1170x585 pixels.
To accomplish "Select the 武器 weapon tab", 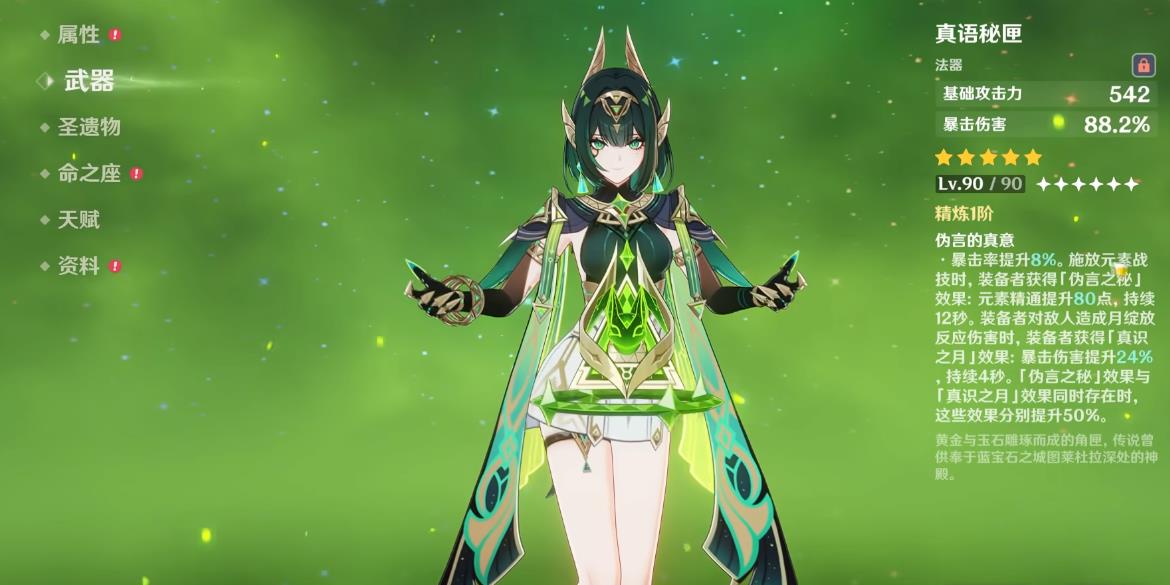I will coord(89,81).
